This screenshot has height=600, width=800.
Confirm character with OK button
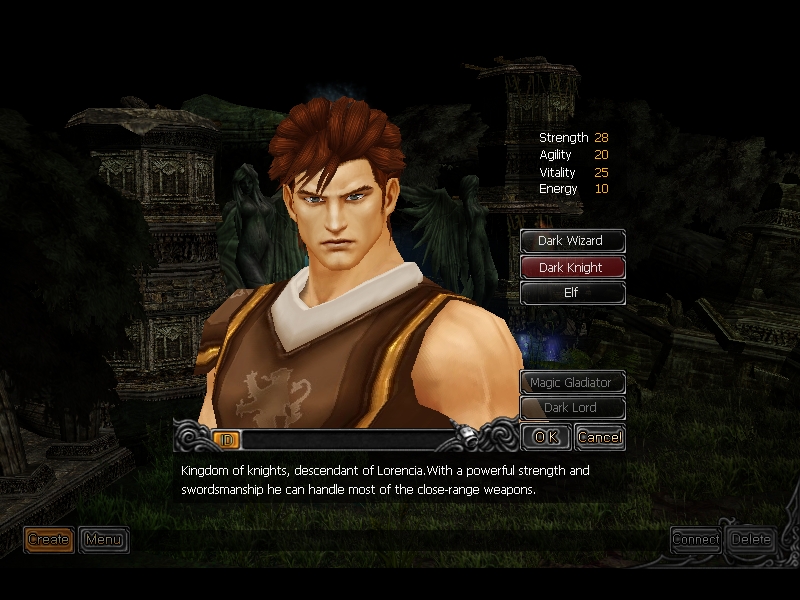(546, 437)
